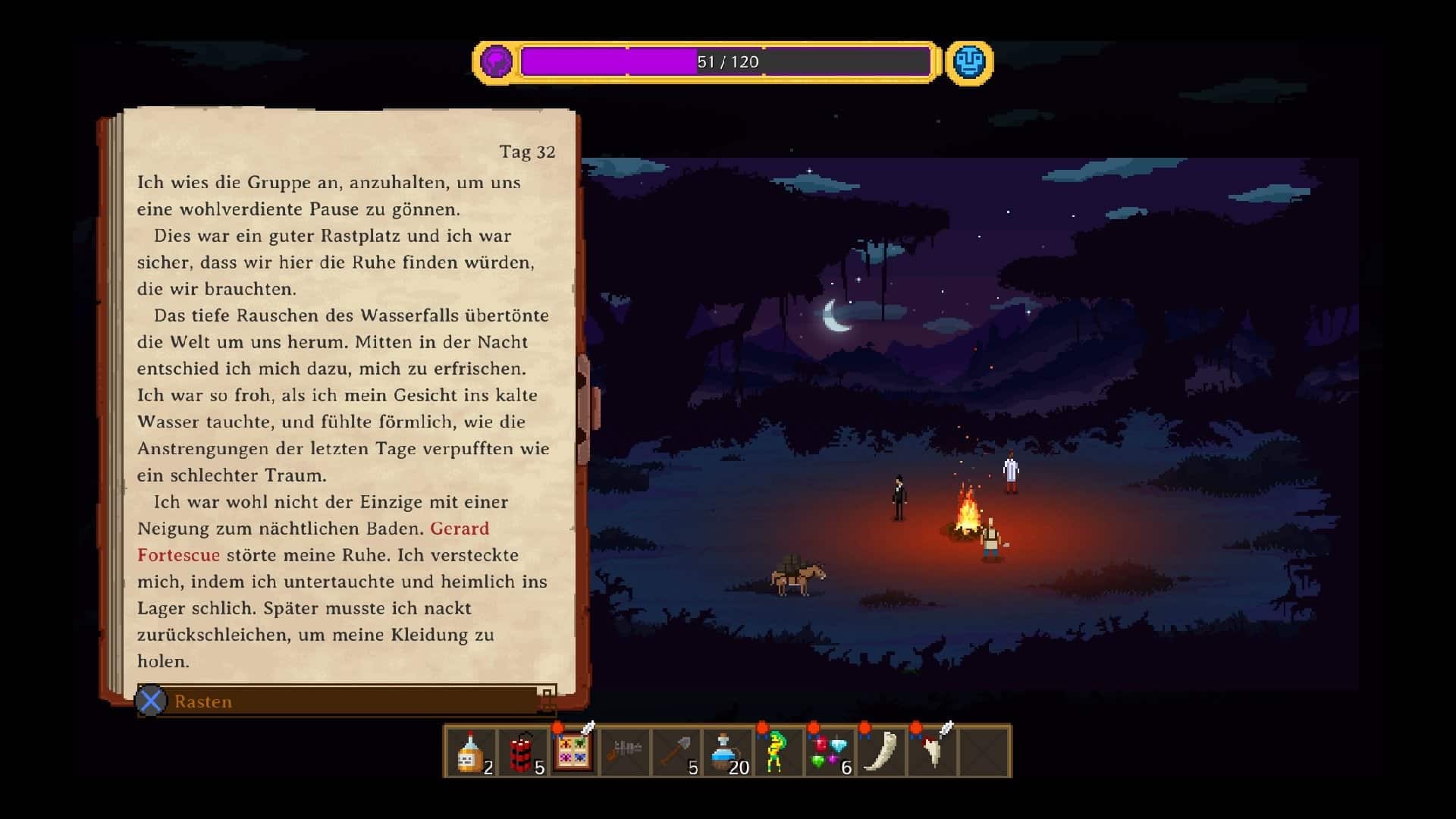Use the blue water flask item

pos(727,752)
